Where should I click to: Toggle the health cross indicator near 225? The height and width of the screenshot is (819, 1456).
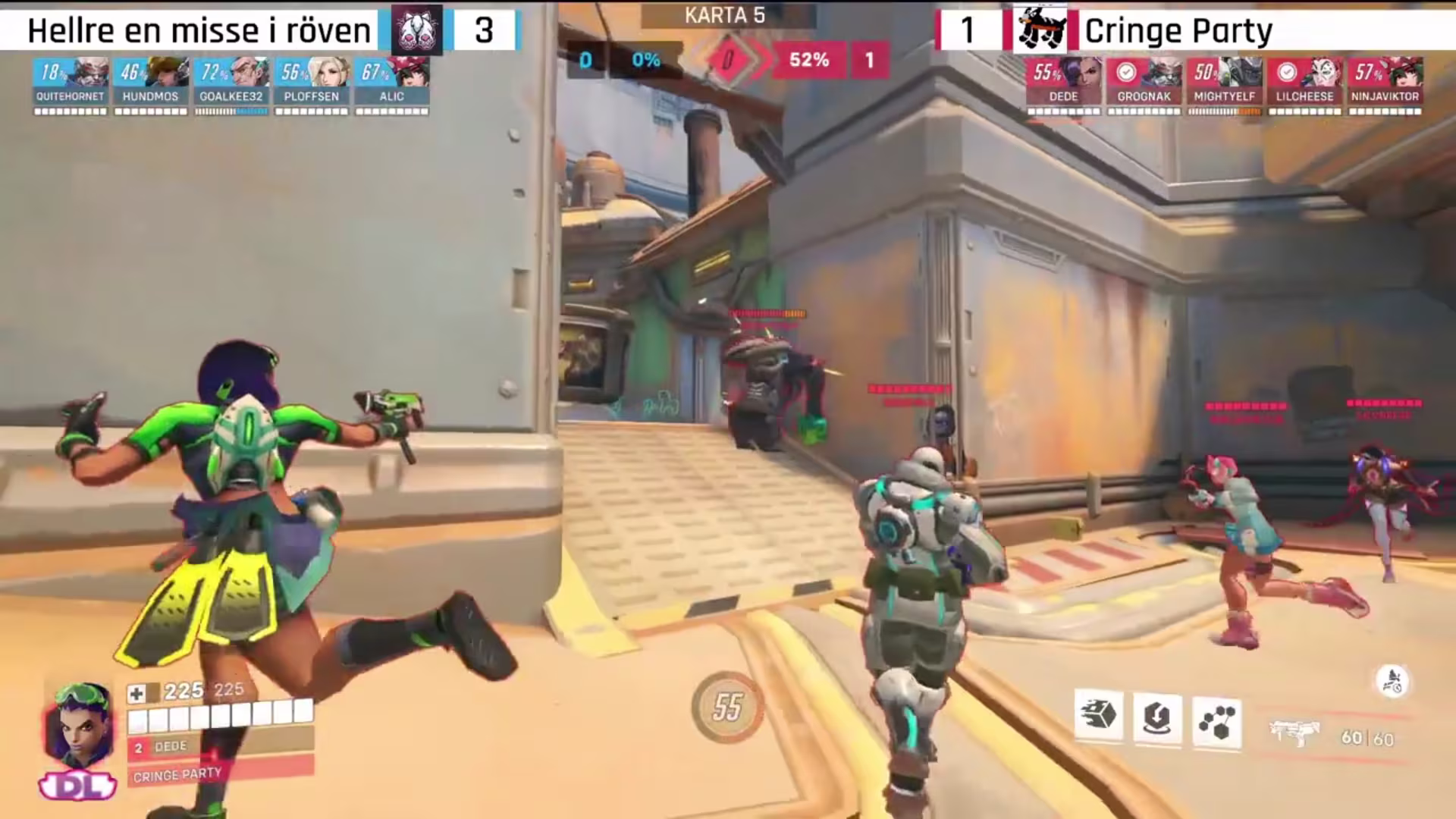tap(135, 692)
